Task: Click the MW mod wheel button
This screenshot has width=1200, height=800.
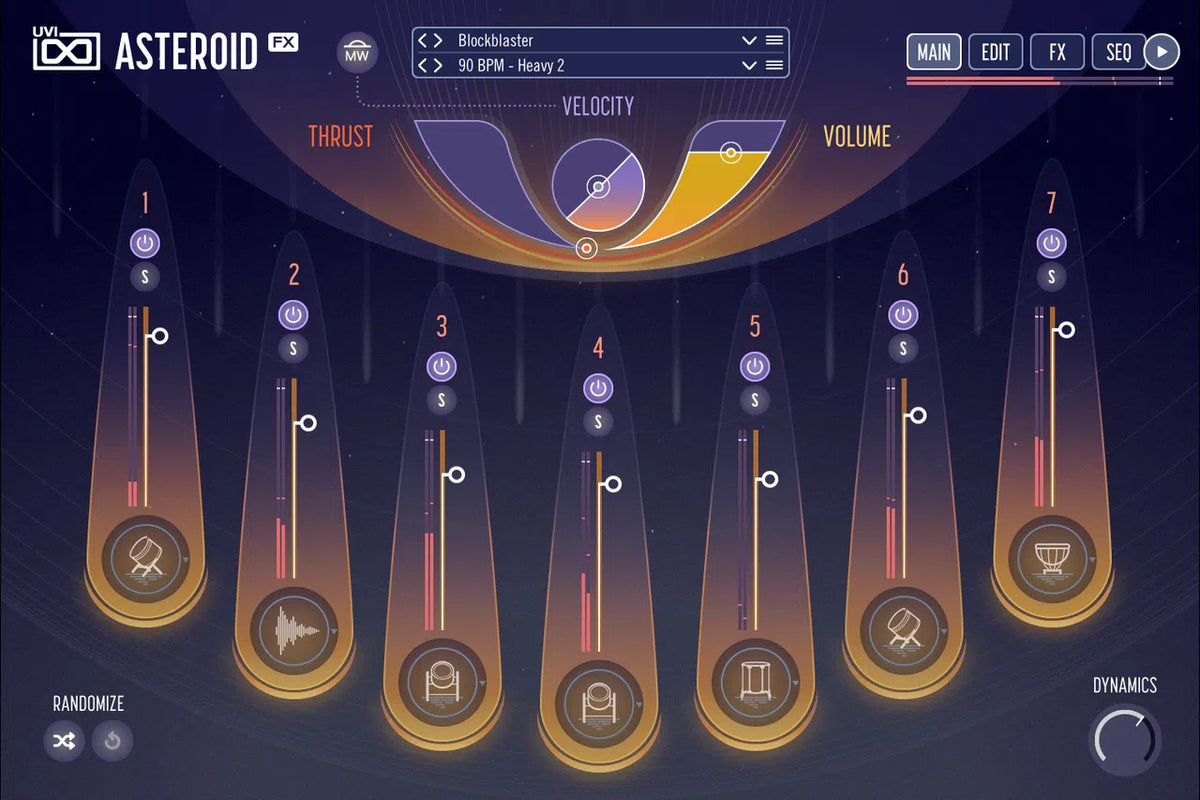Action: coord(356,53)
